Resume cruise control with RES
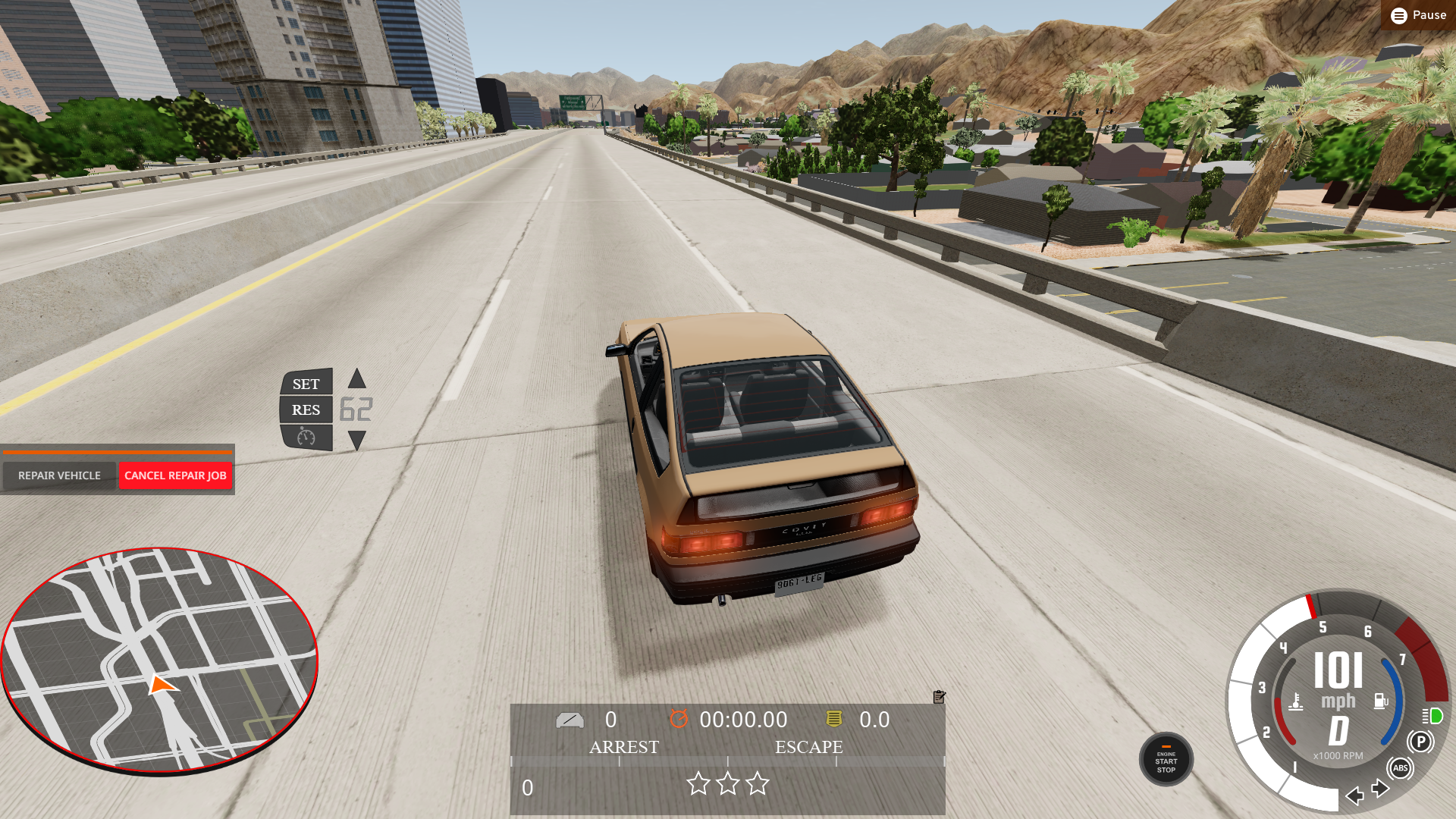This screenshot has width=1456, height=819. click(x=306, y=410)
